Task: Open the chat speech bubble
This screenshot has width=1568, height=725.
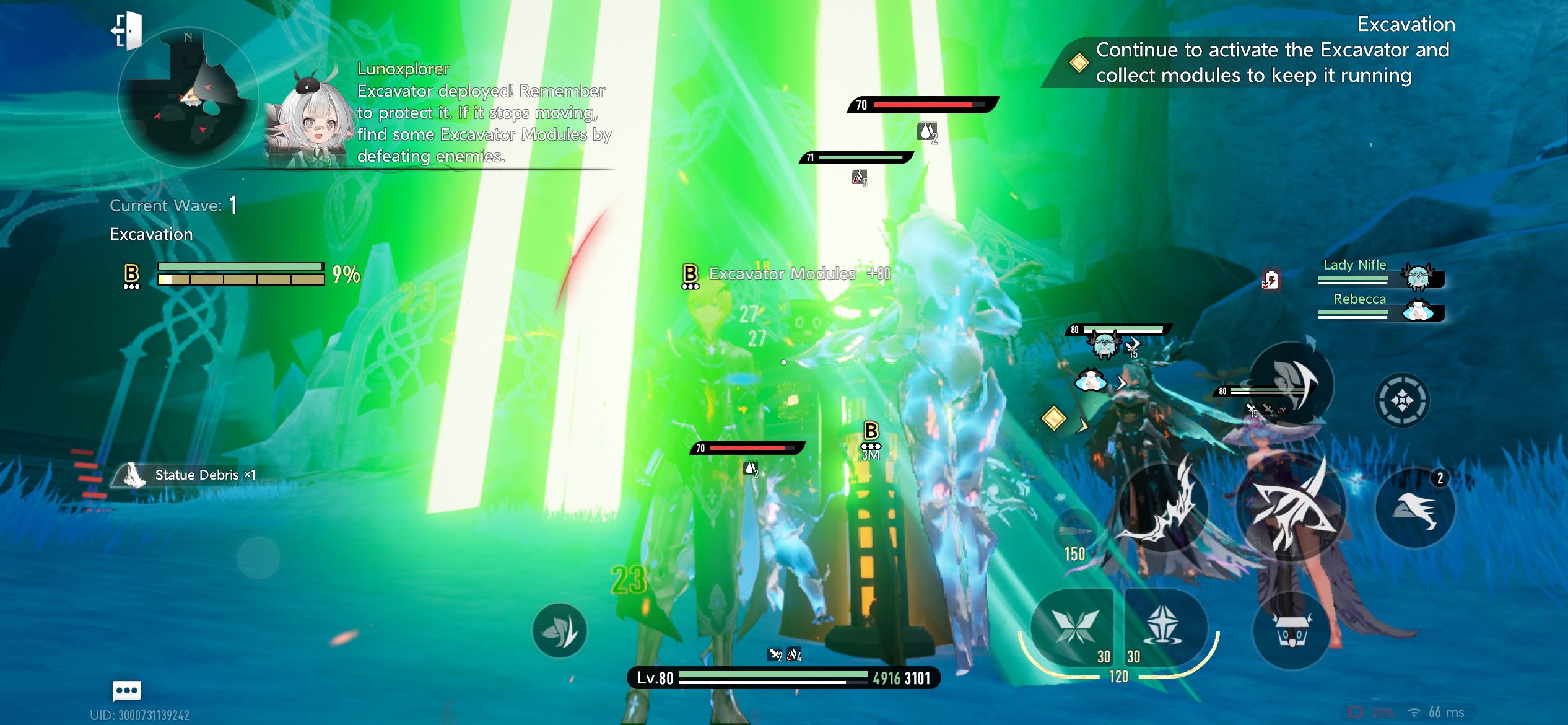Action: [127, 690]
